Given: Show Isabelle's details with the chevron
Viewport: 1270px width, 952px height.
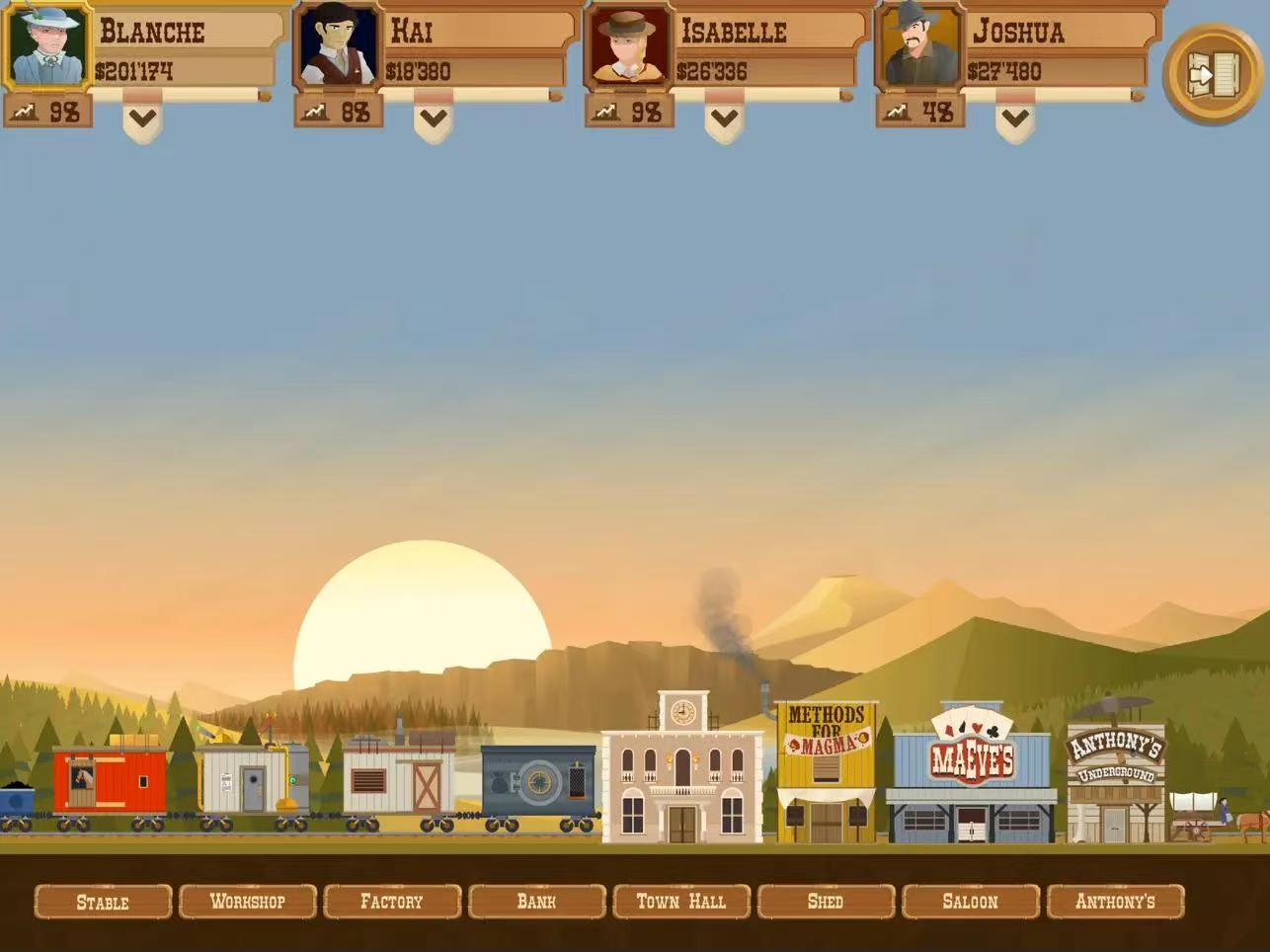Looking at the screenshot, I should pos(724,119).
